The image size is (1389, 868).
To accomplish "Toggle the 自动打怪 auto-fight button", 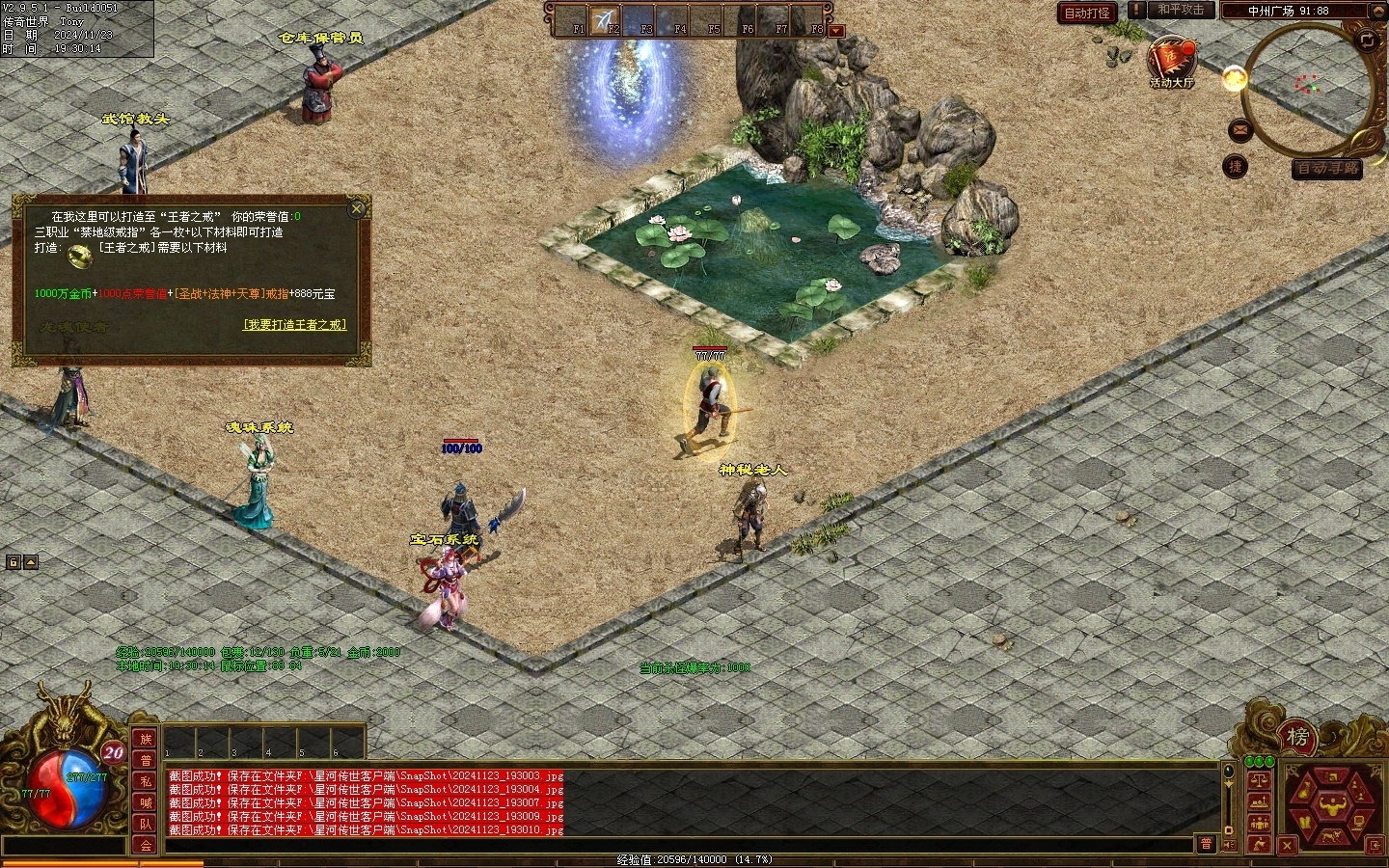I will 1087,13.
